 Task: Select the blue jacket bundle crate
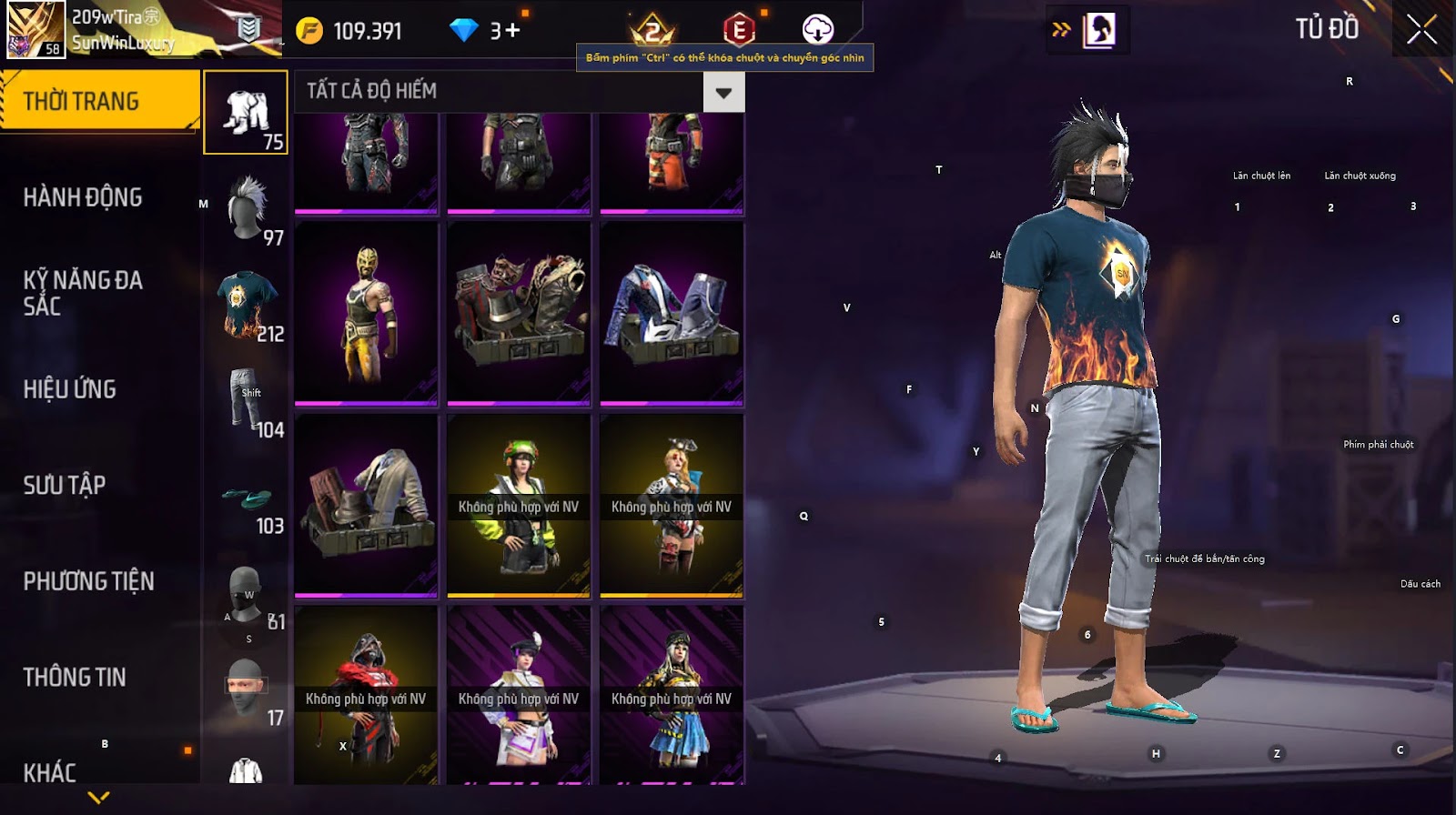[672, 313]
